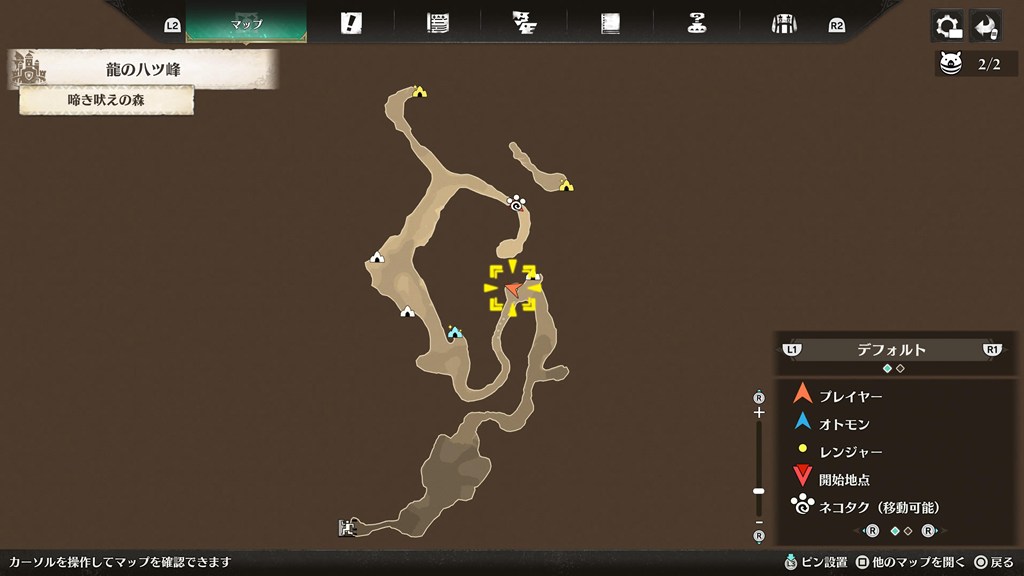Screen dimensions: 1024x576
Task: Switch to the armor equipment tab
Action: [783, 24]
